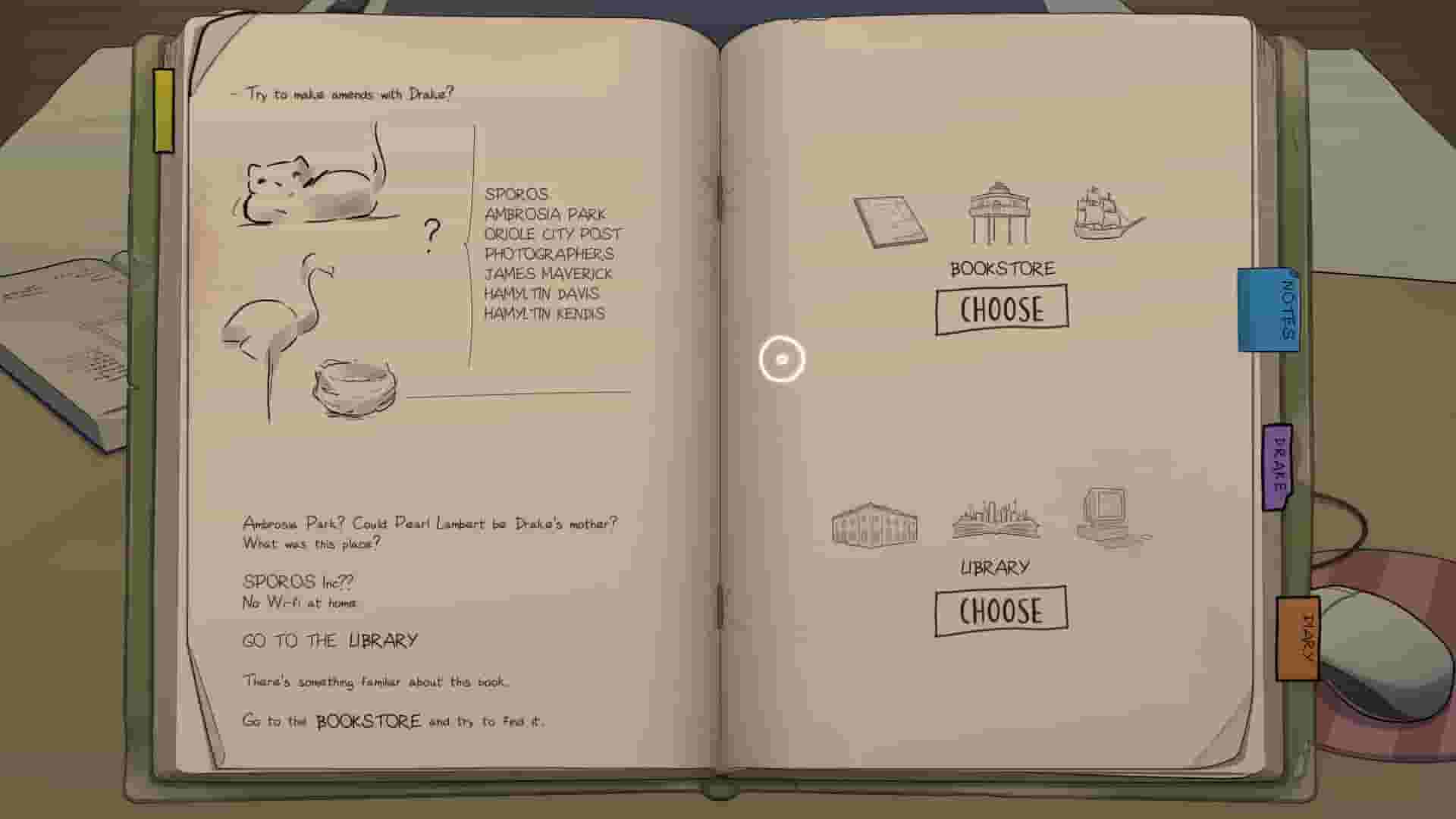The height and width of the screenshot is (819, 1456).
Task: Click the glowing circular cursor marker
Action: [783, 358]
